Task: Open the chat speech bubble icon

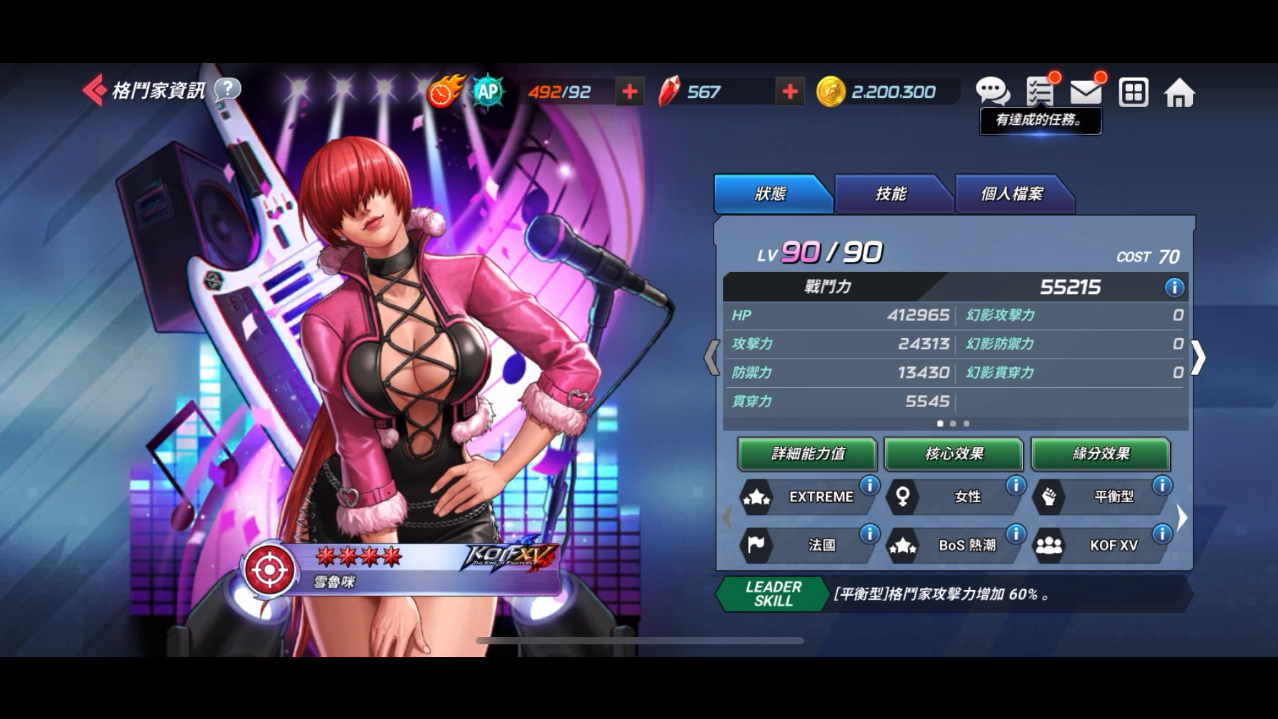Action: (992, 92)
